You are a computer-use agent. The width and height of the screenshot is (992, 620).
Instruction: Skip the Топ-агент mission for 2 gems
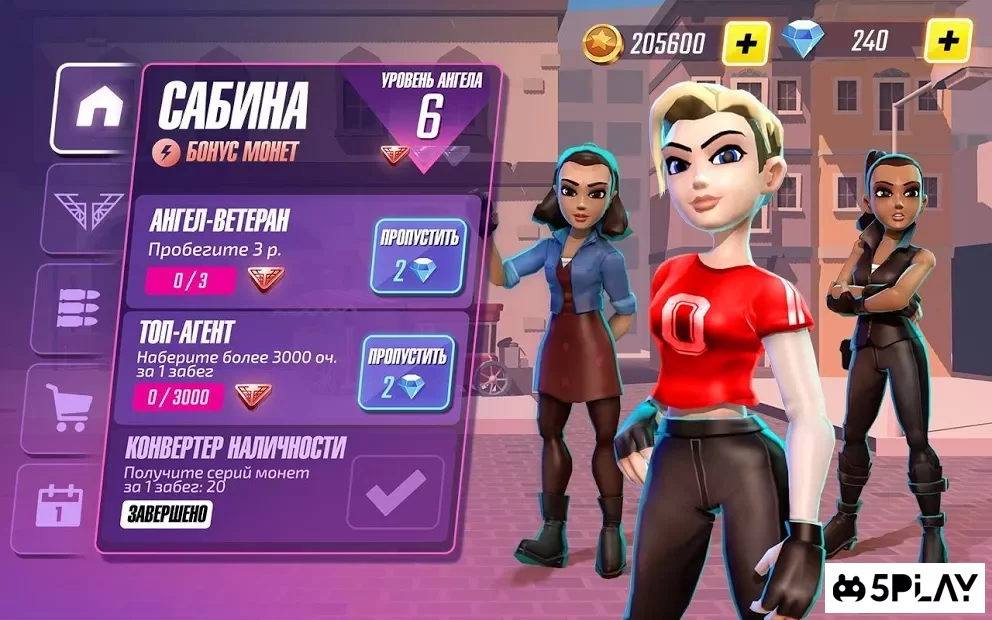pos(405,373)
